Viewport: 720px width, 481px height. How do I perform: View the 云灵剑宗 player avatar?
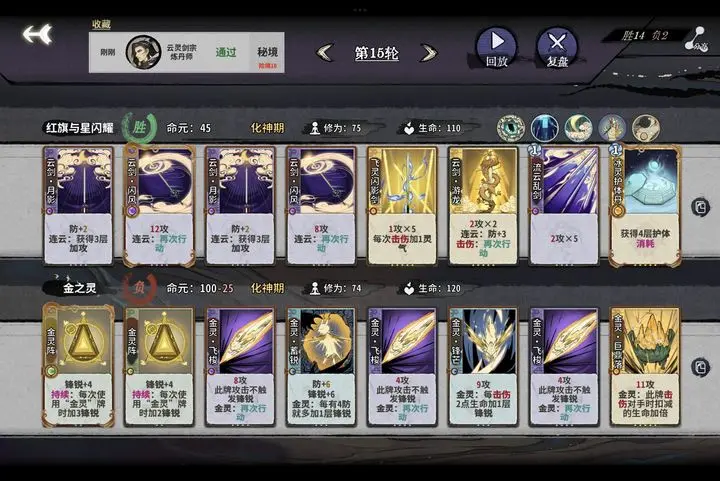[x=143, y=52]
